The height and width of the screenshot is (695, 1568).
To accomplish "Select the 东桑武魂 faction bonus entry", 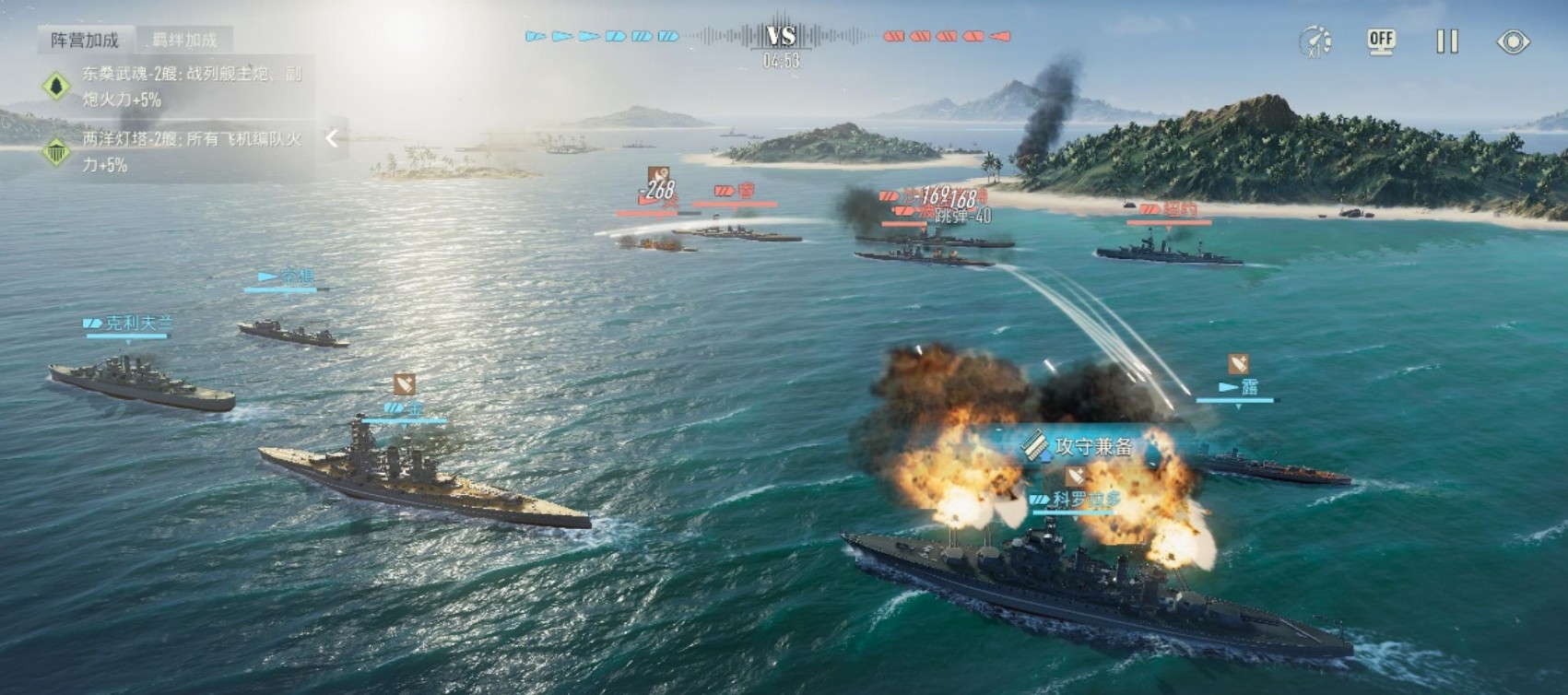I will click(x=175, y=86).
